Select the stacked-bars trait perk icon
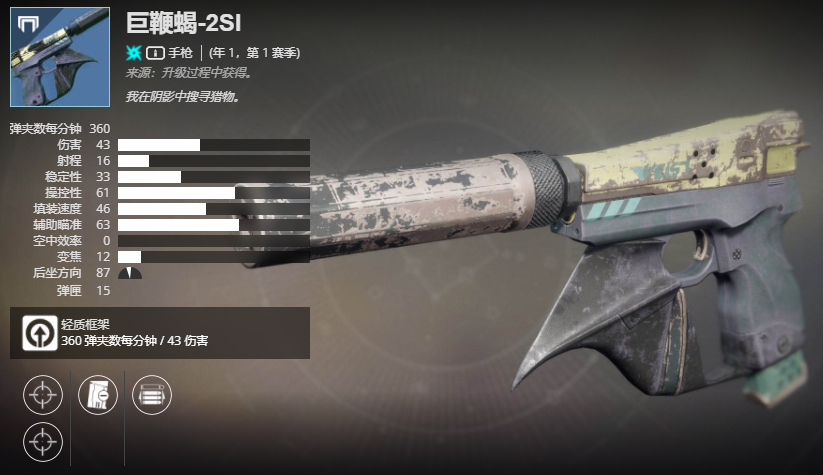Image resolution: width=823 pixels, height=475 pixels. point(151,393)
